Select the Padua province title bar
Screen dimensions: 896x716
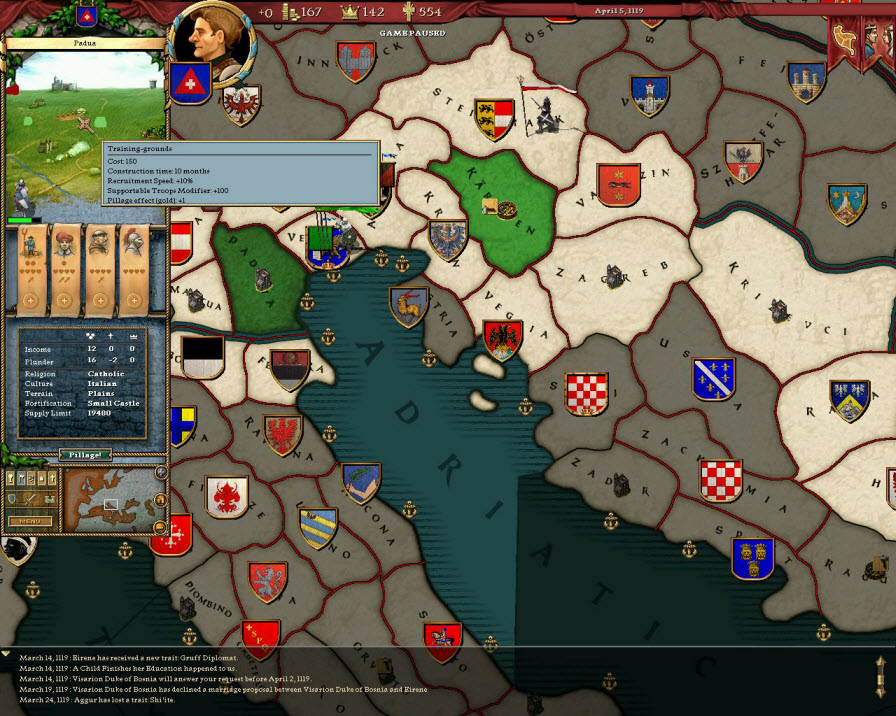point(84,44)
